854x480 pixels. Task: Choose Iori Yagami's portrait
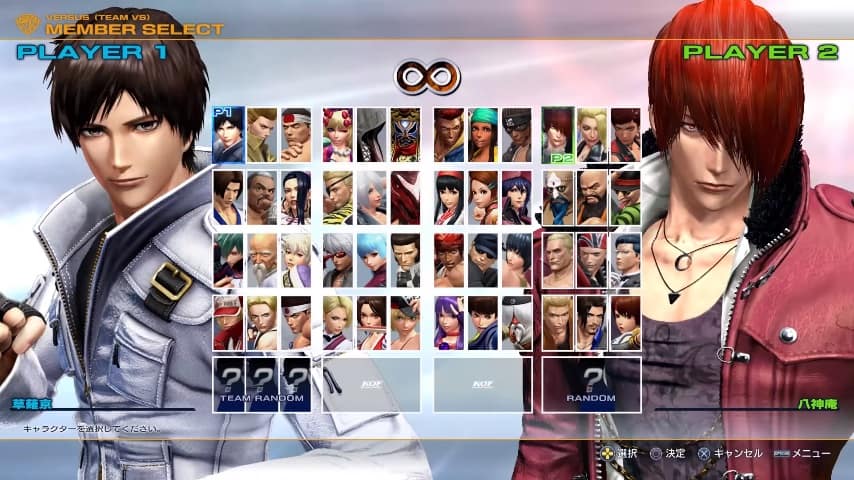coord(558,135)
